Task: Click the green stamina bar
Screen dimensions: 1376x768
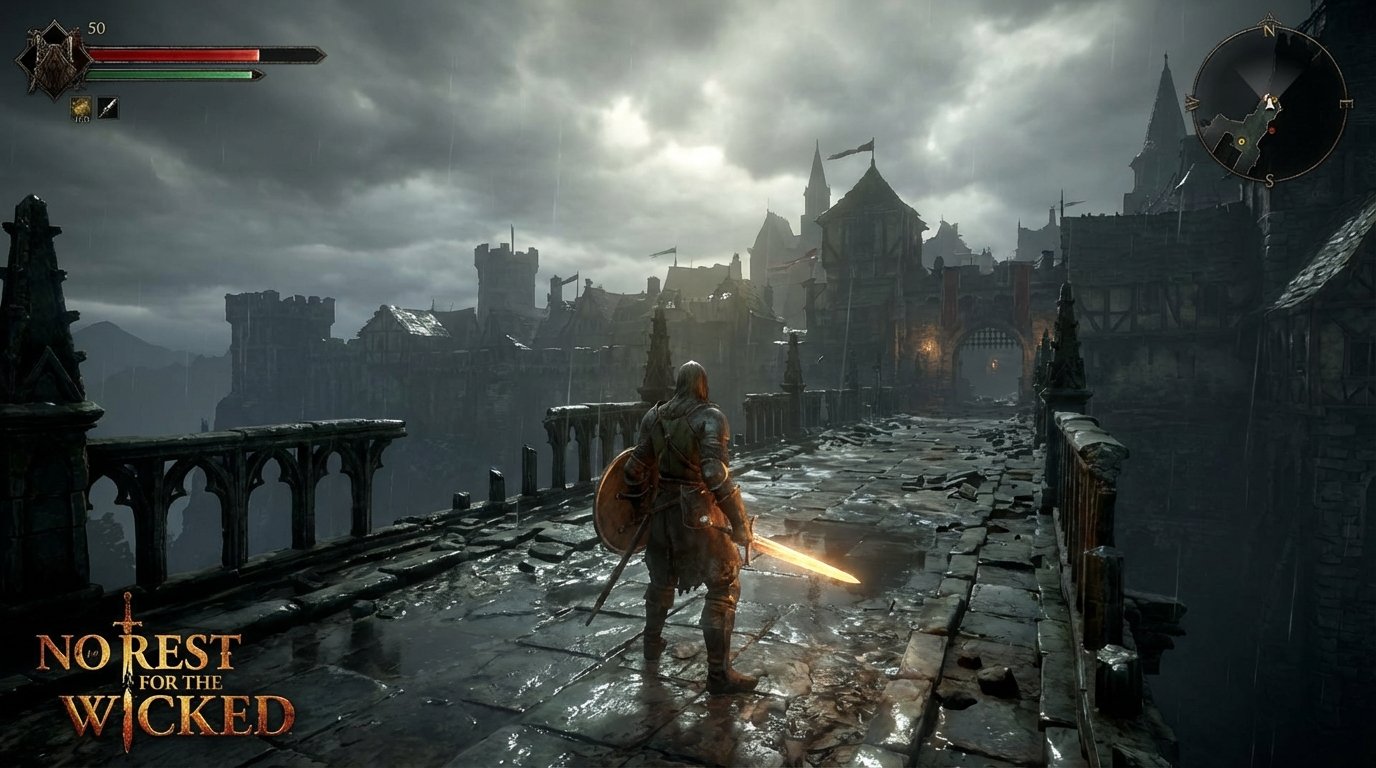Action: pos(165,74)
